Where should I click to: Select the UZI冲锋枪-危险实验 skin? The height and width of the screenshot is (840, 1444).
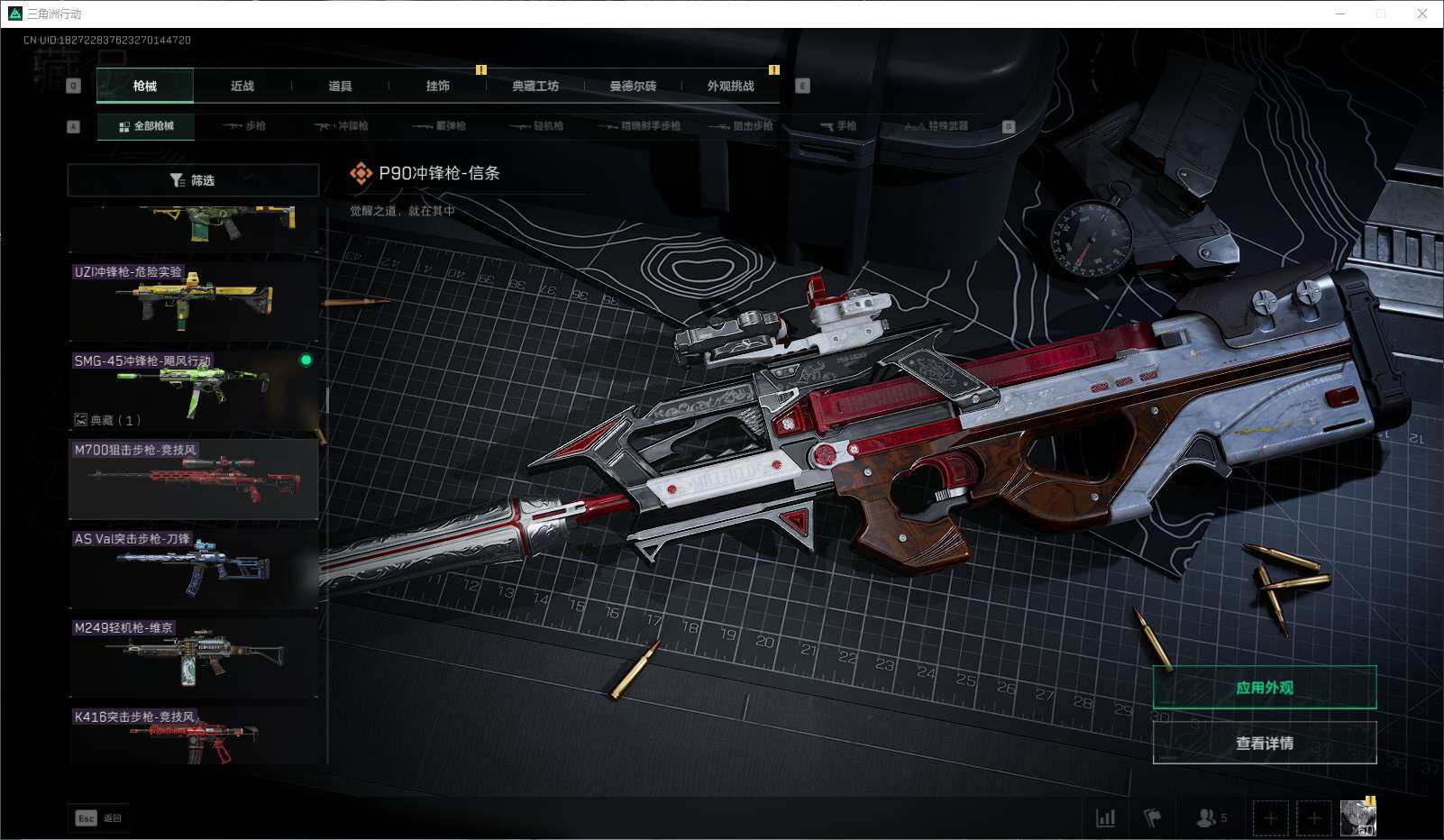point(194,301)
